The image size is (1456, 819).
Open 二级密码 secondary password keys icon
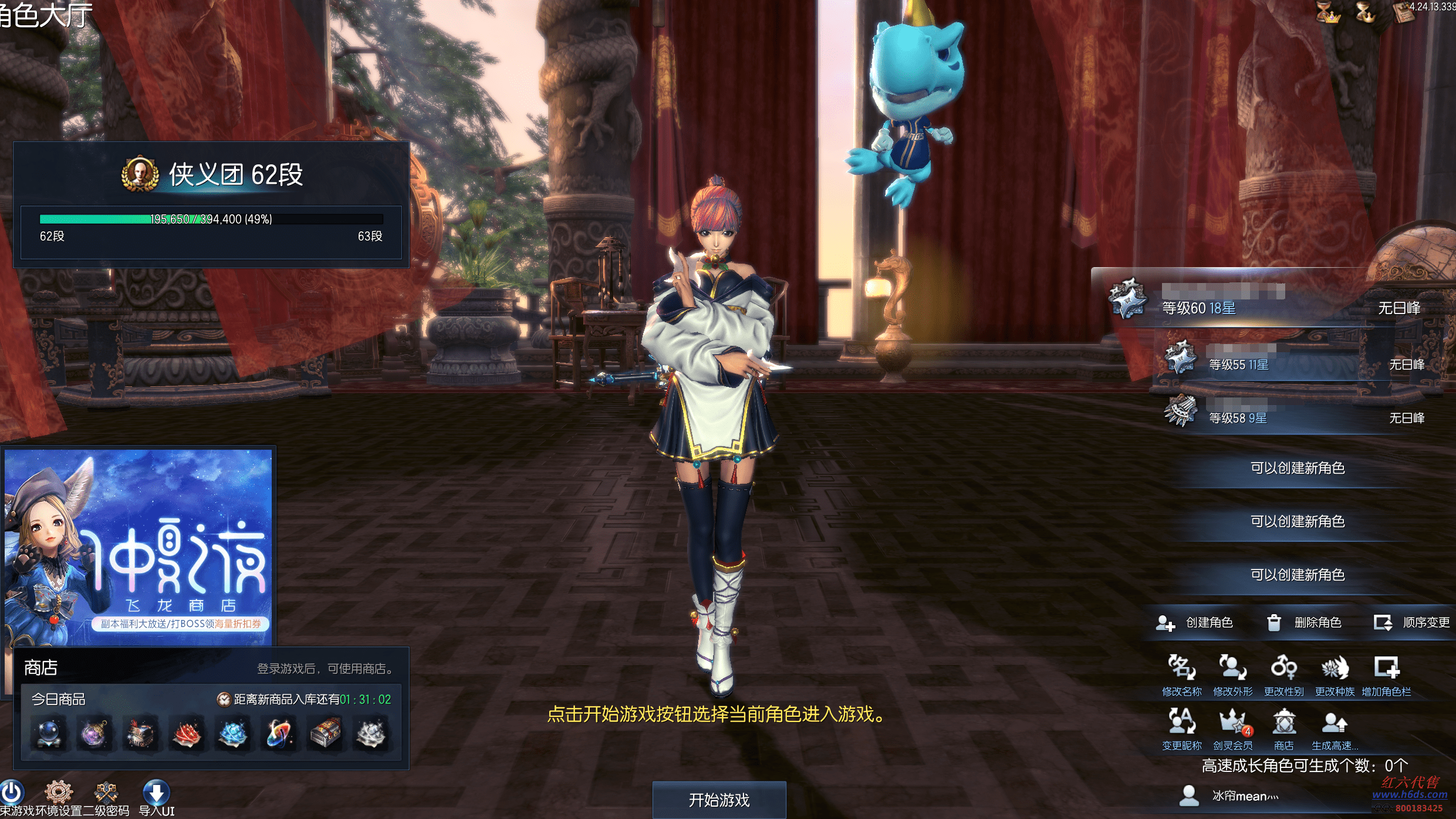tap(106, 793)
